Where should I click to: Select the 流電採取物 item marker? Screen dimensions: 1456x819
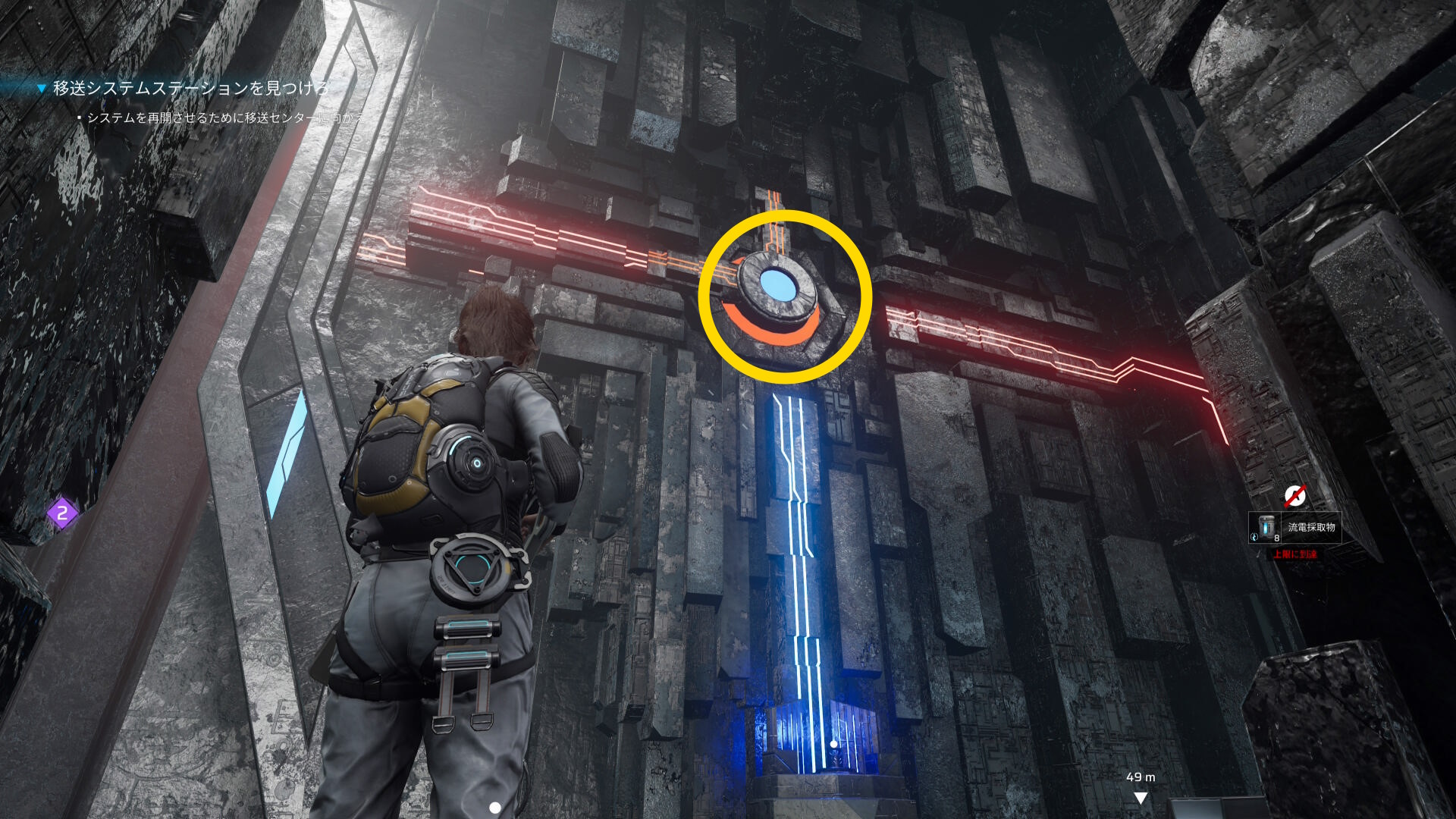coord(1294,528)
